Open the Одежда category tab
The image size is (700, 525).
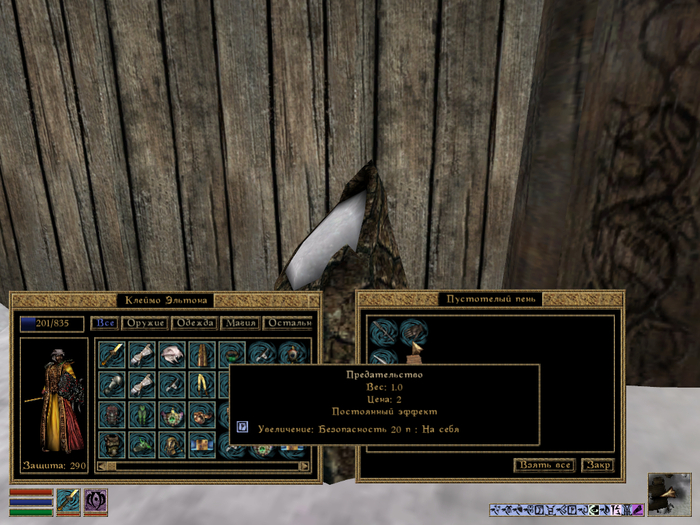tap(195, 323)
